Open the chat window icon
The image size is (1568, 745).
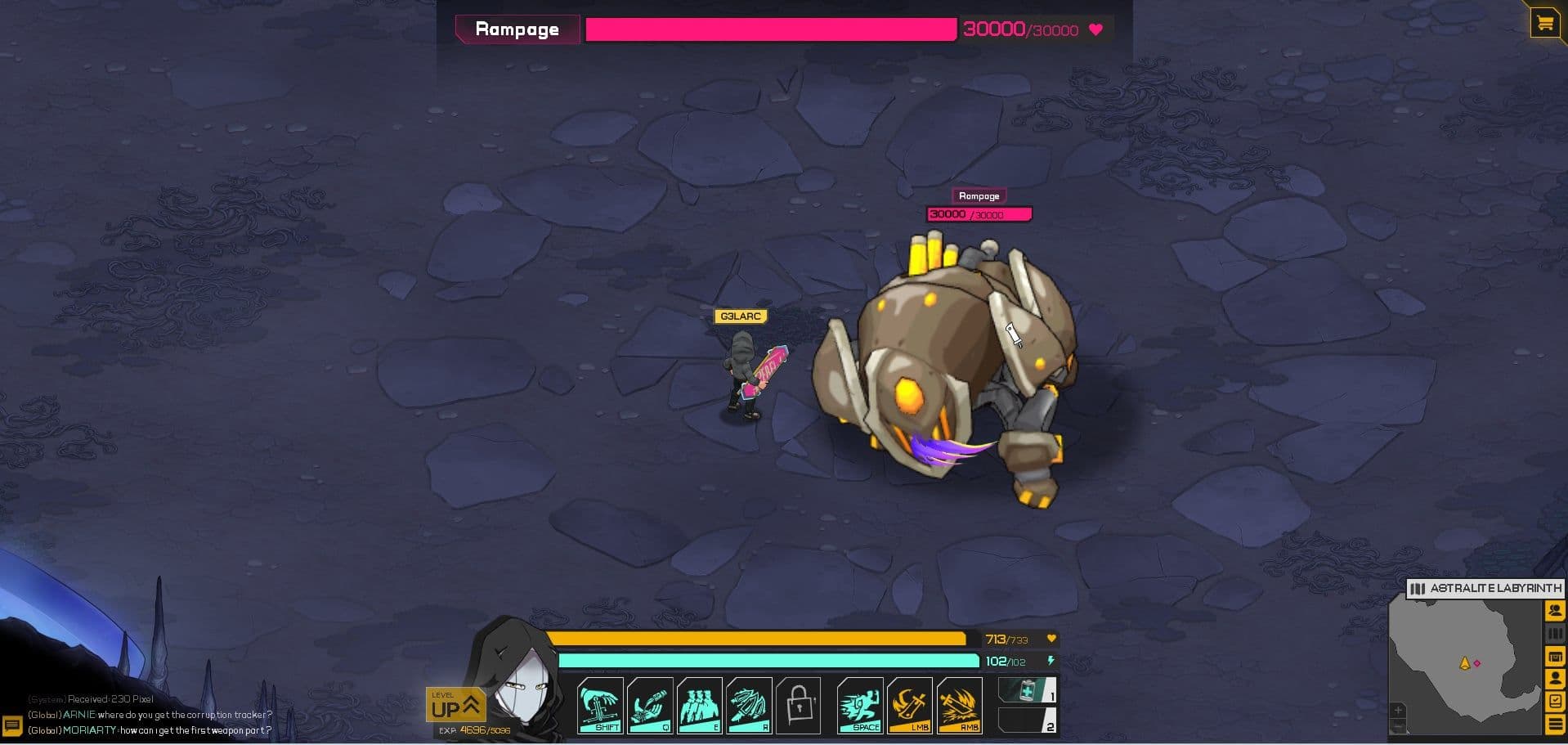tap(12, 725)
